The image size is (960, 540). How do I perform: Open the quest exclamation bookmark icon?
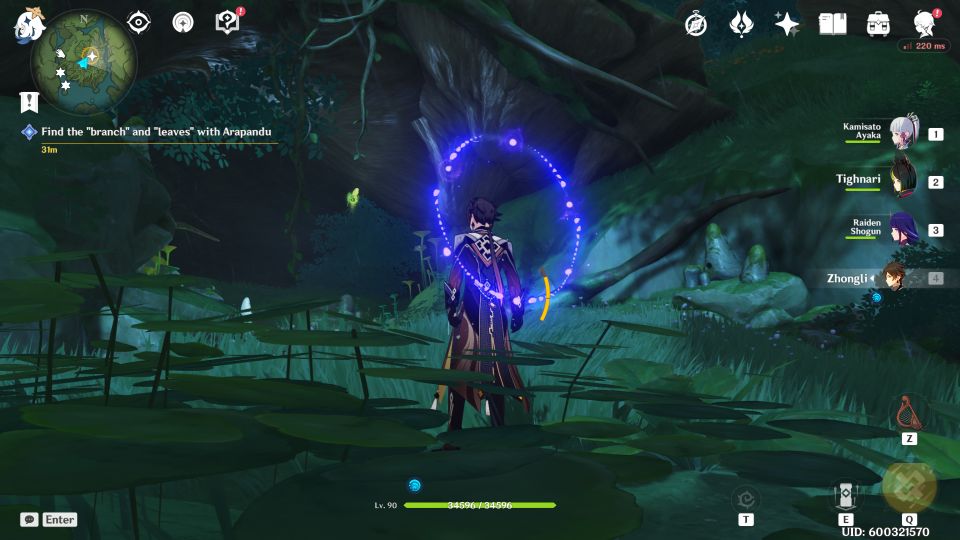point(28,103)
